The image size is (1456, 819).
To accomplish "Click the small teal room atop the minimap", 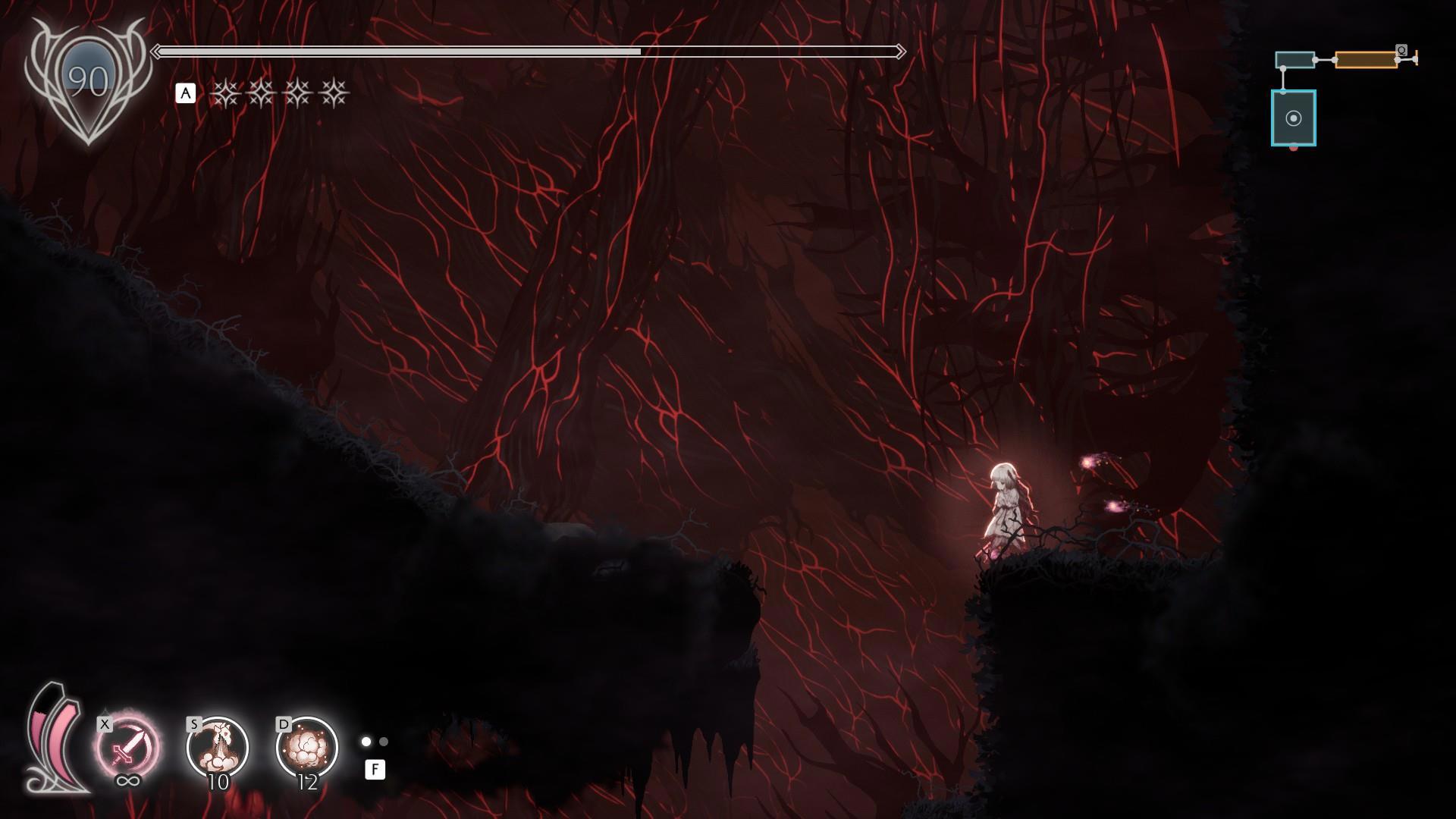I will click(1294, 60).
